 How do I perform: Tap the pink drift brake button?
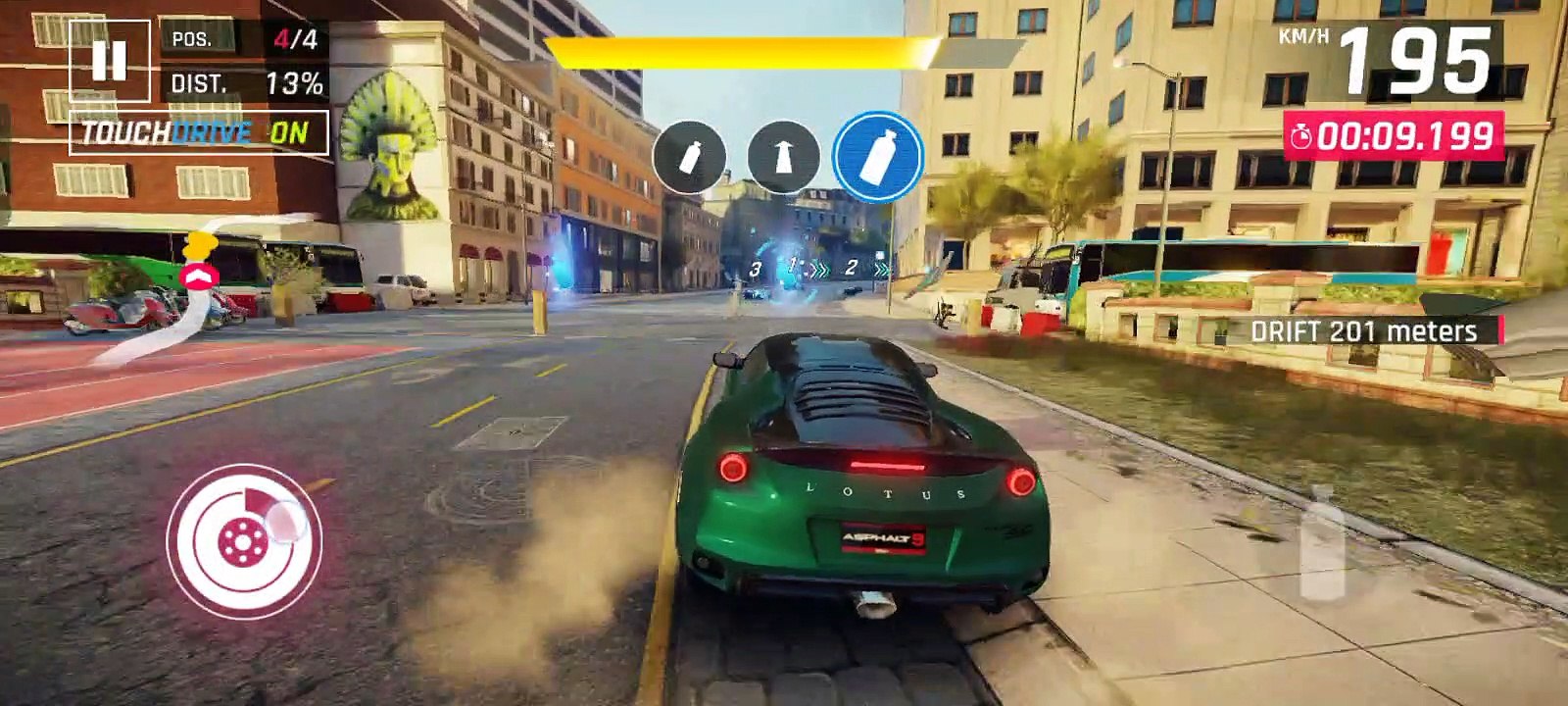point(244,538)
